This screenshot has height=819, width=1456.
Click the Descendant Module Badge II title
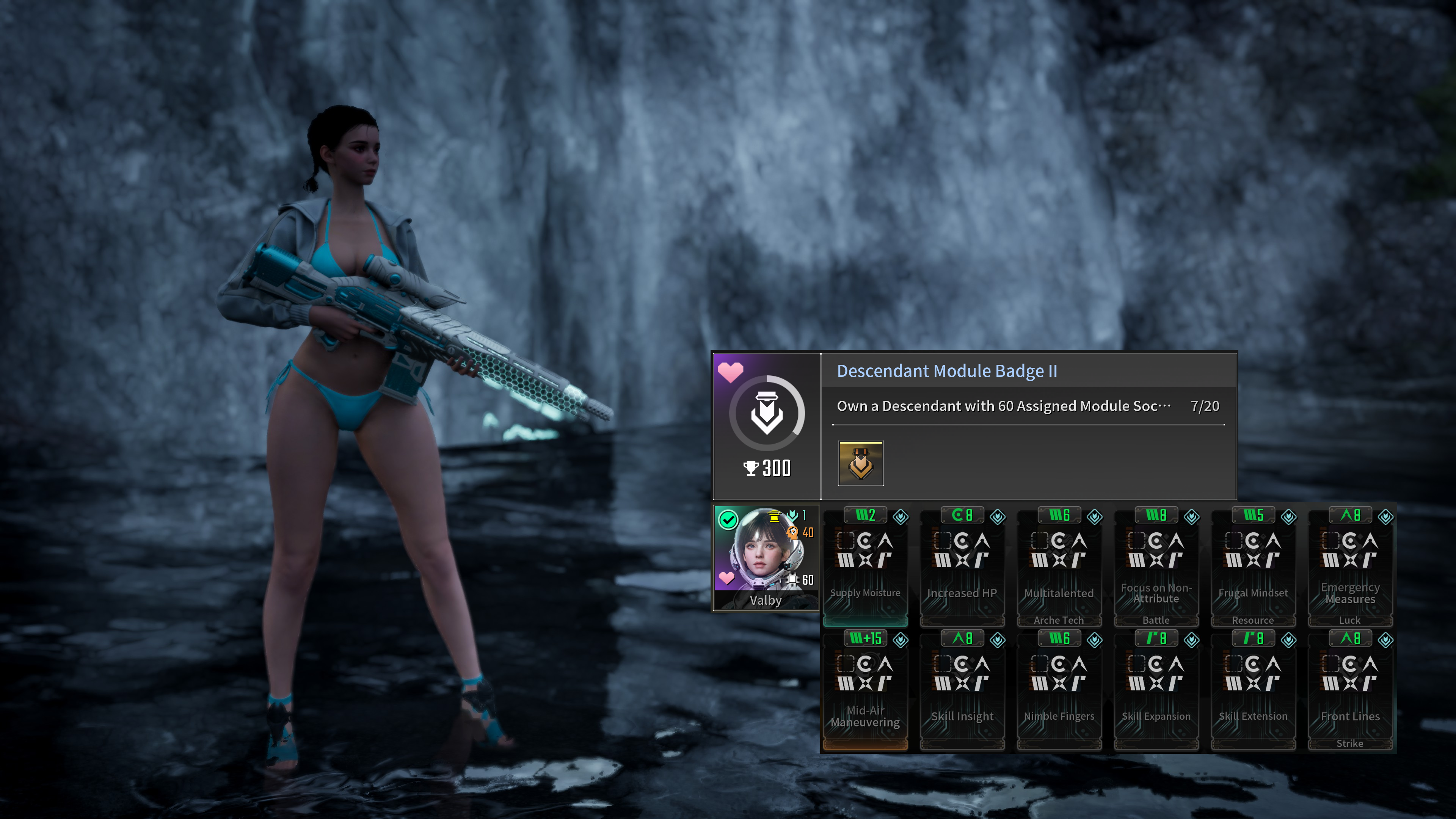(947, 371)
